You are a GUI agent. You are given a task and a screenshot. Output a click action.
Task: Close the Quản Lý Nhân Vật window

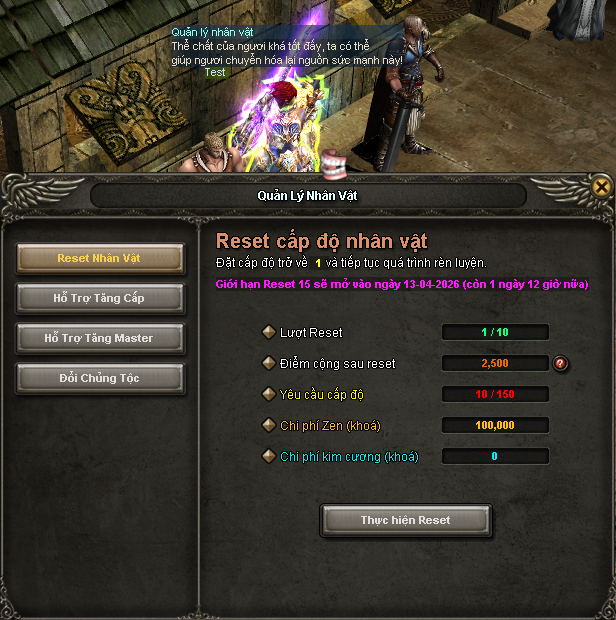[601, 186]
